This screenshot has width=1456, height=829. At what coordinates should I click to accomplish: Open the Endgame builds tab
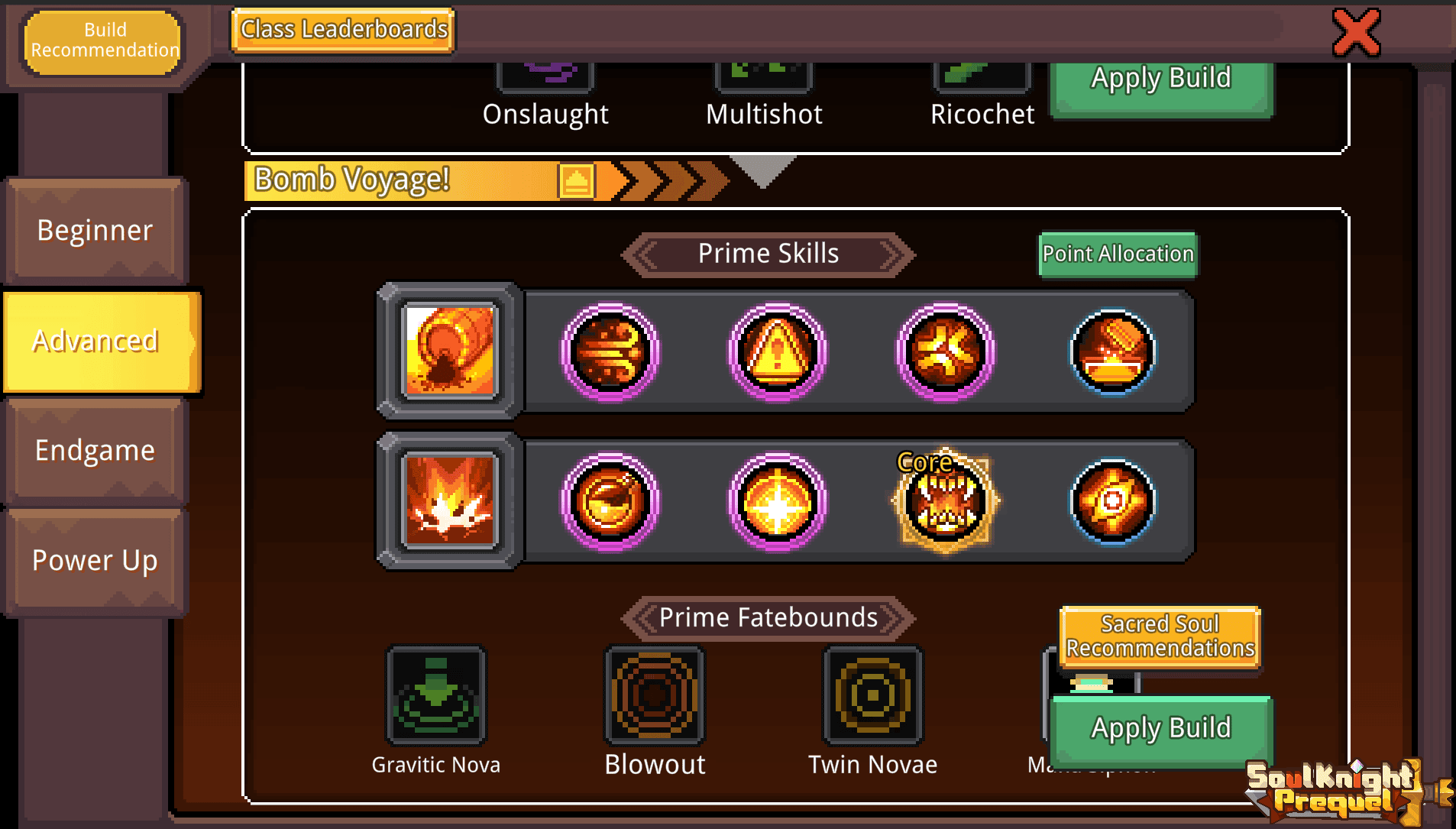(95, 450)
